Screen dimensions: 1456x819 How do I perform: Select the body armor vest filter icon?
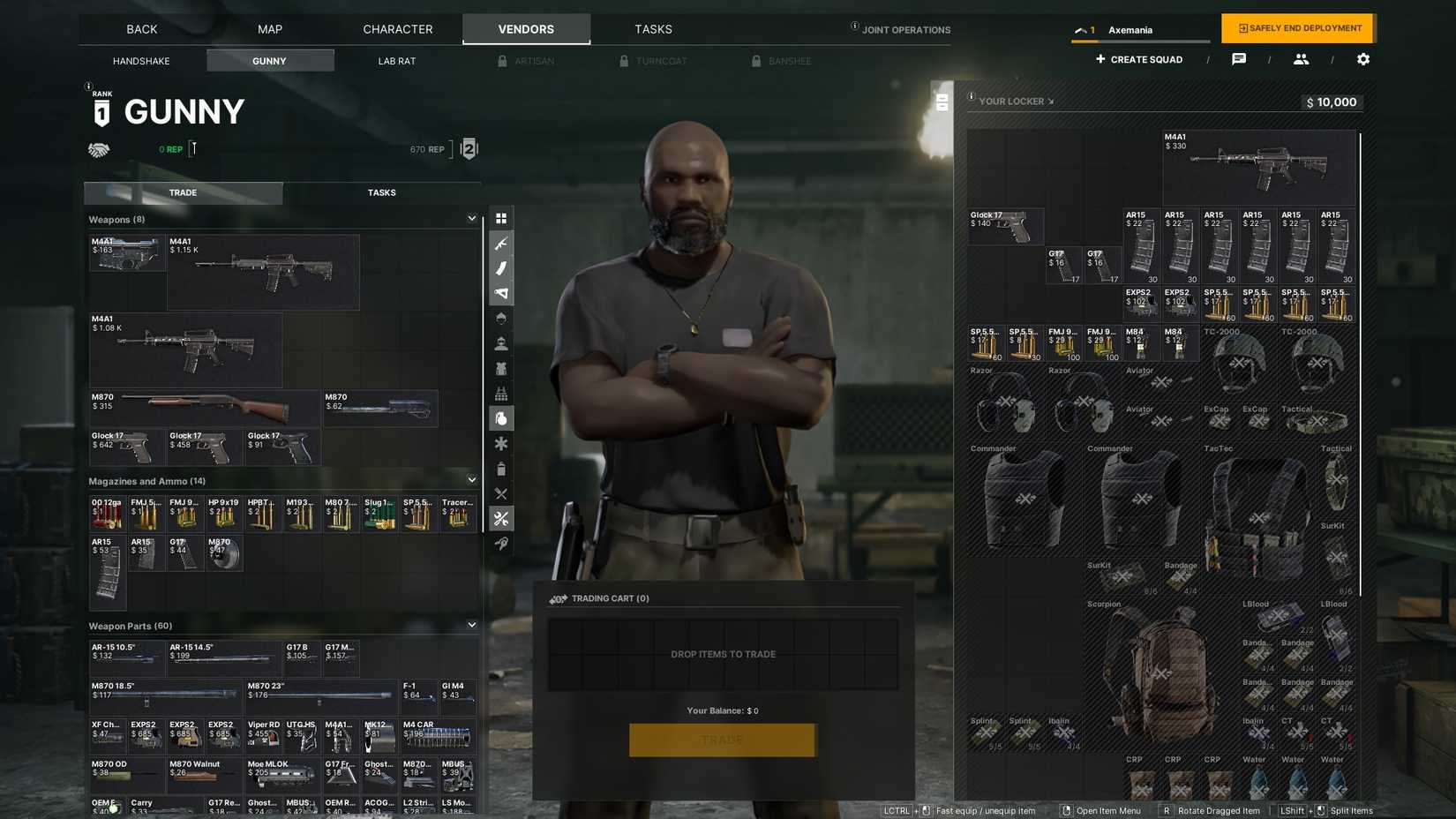coord(501,368)
